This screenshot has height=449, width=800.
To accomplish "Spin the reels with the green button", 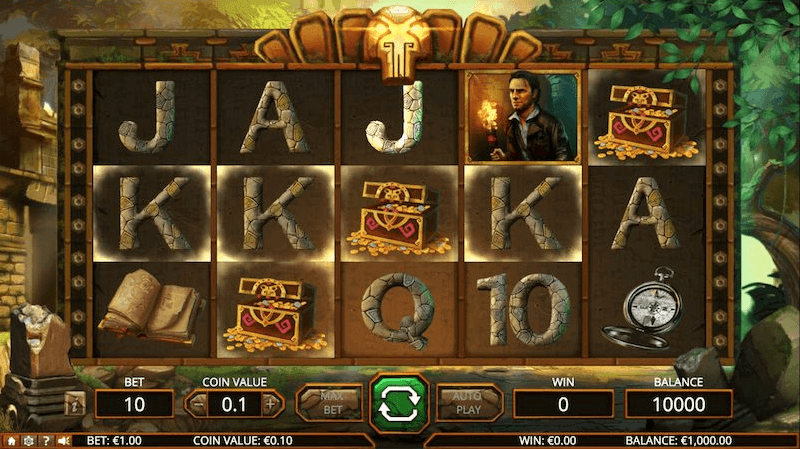I will 399,403.
